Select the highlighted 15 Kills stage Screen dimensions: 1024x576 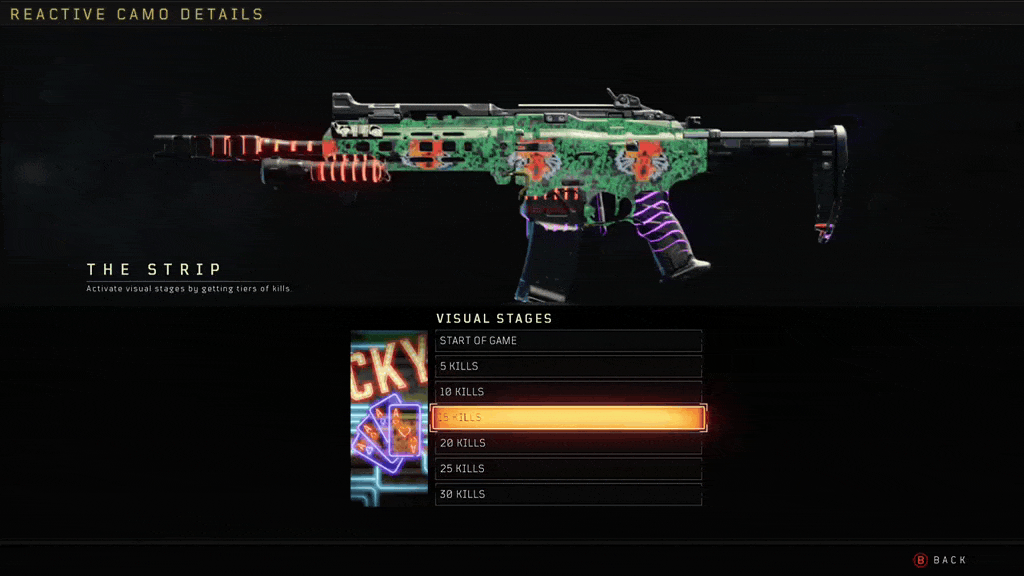coord(568,417)
